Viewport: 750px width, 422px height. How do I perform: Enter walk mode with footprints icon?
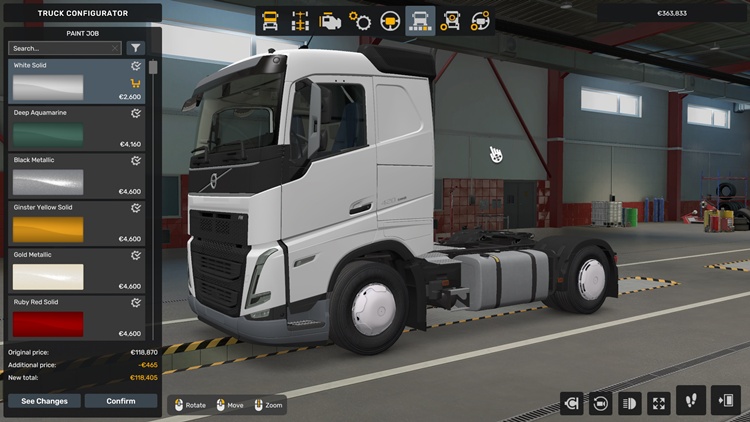691,400
